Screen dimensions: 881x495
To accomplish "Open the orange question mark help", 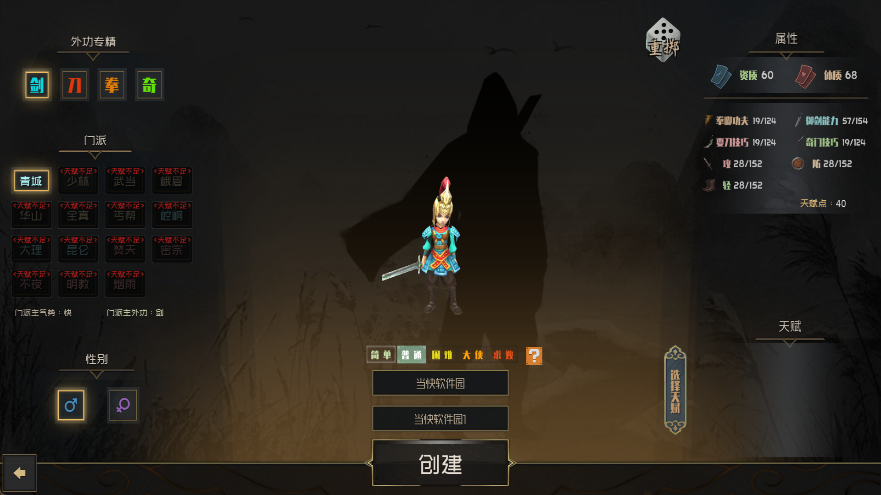I will point(534,355).
